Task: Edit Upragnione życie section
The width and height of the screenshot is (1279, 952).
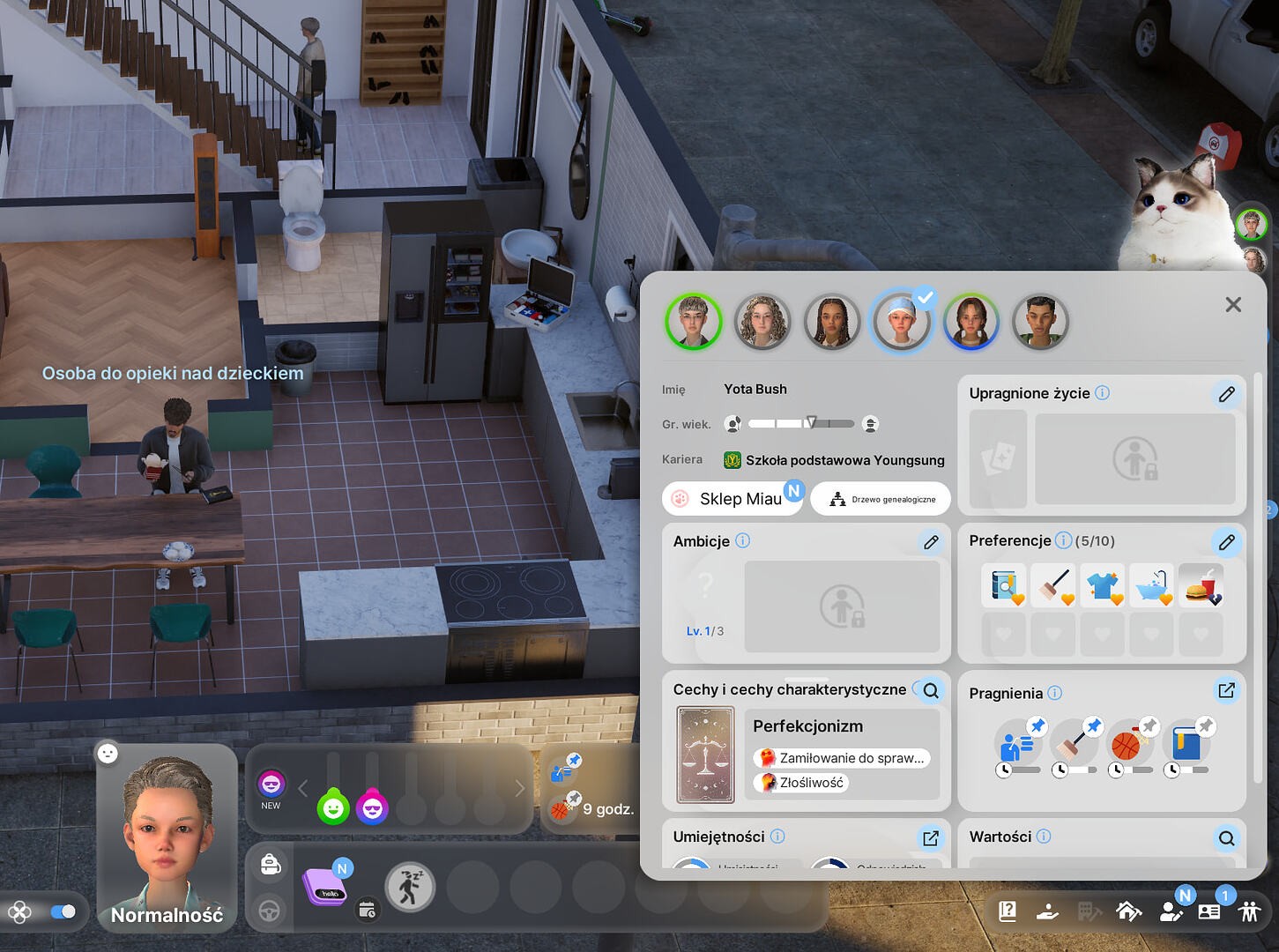Action: 1226,394
